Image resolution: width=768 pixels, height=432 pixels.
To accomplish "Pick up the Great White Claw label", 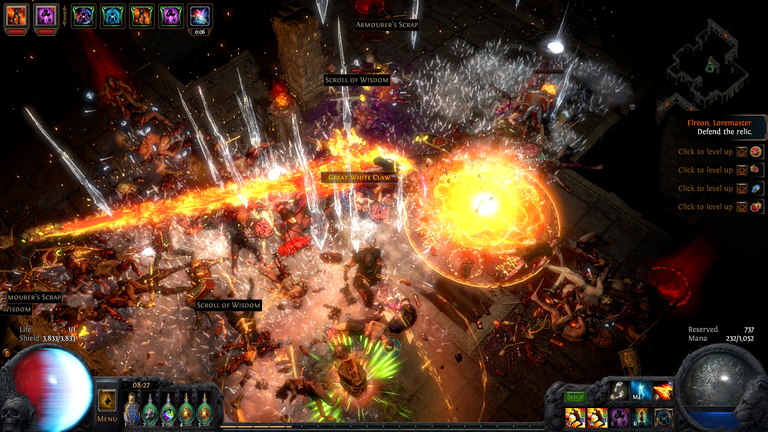I will (358, 177).
